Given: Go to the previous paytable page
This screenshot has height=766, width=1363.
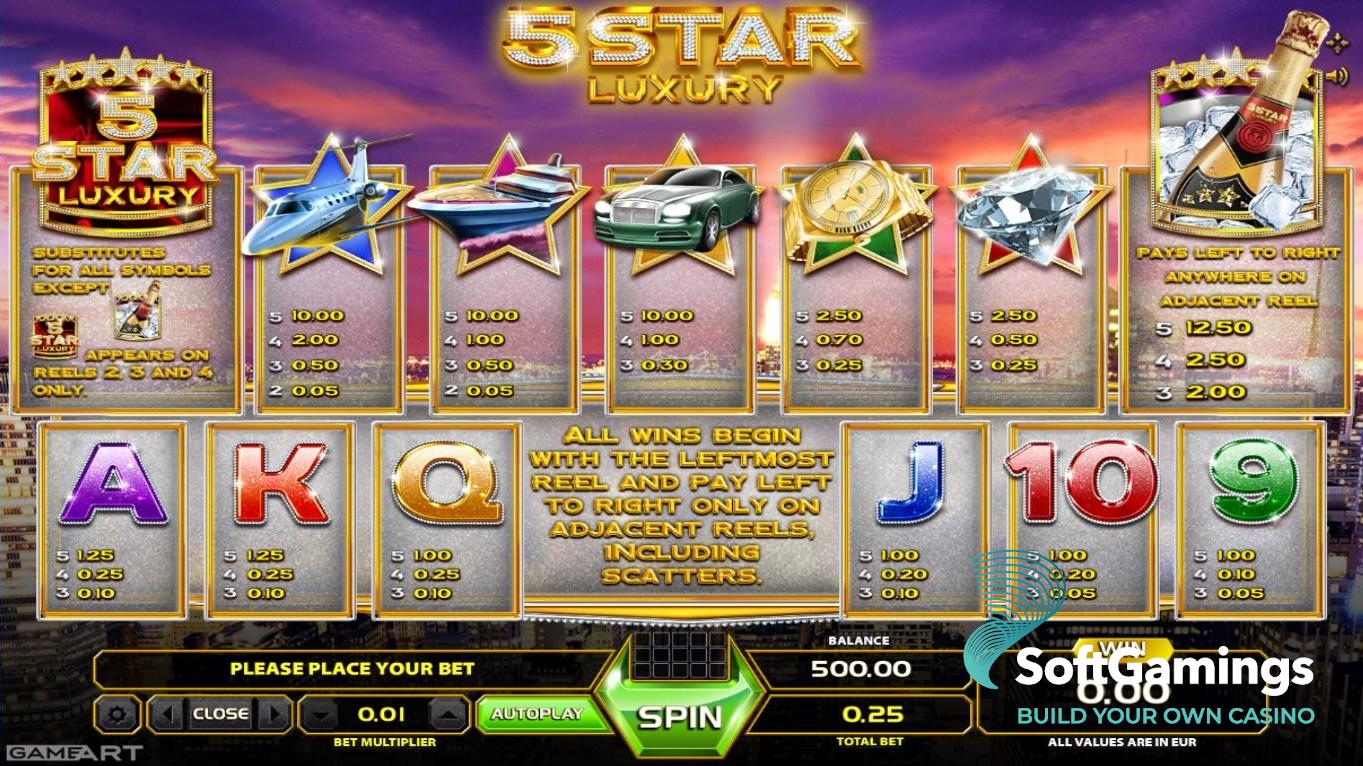Looking at the screenshot, I should pyautogui.click(x=167, y=714).
